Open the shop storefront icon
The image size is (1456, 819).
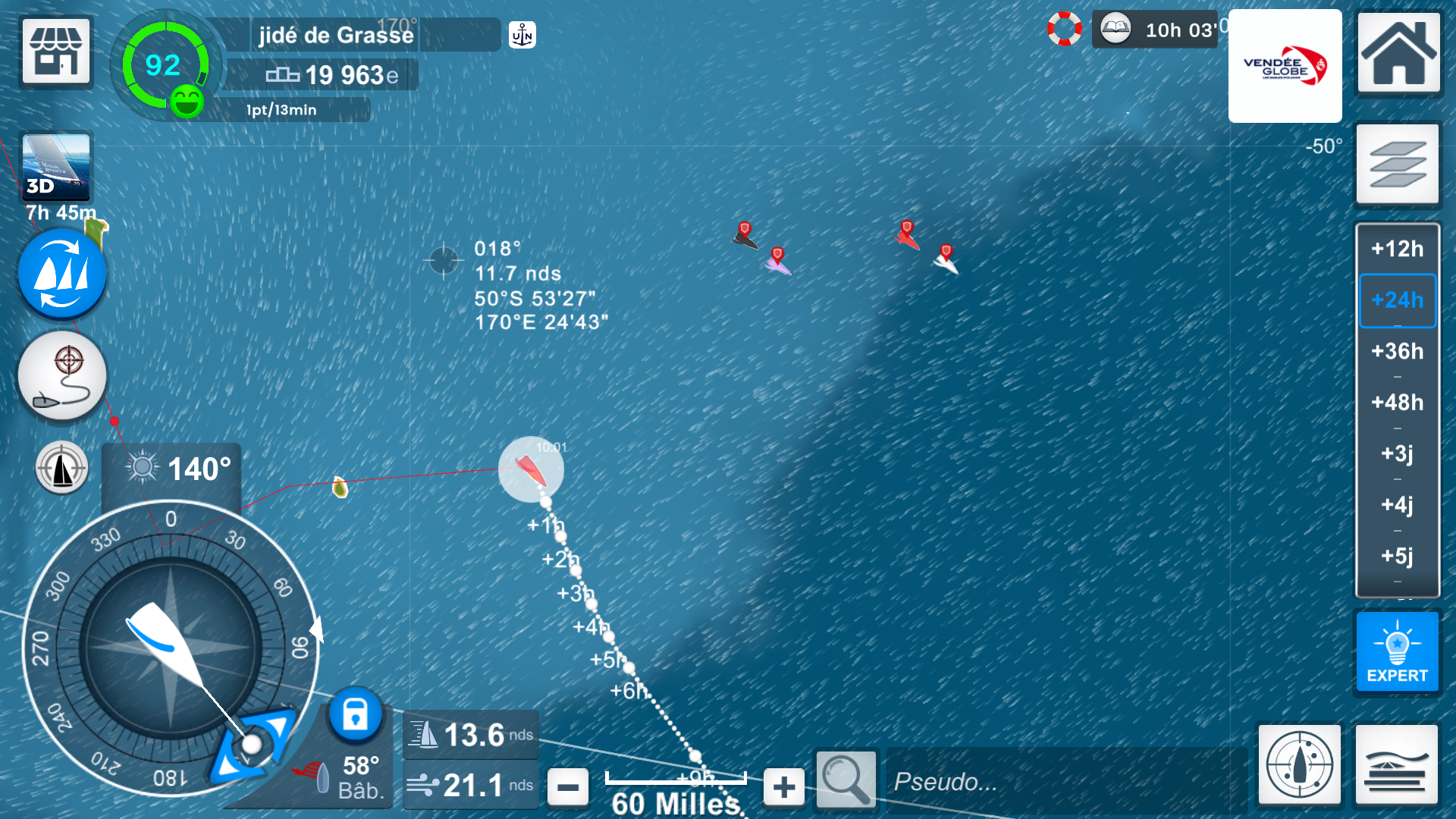(56, 51)
